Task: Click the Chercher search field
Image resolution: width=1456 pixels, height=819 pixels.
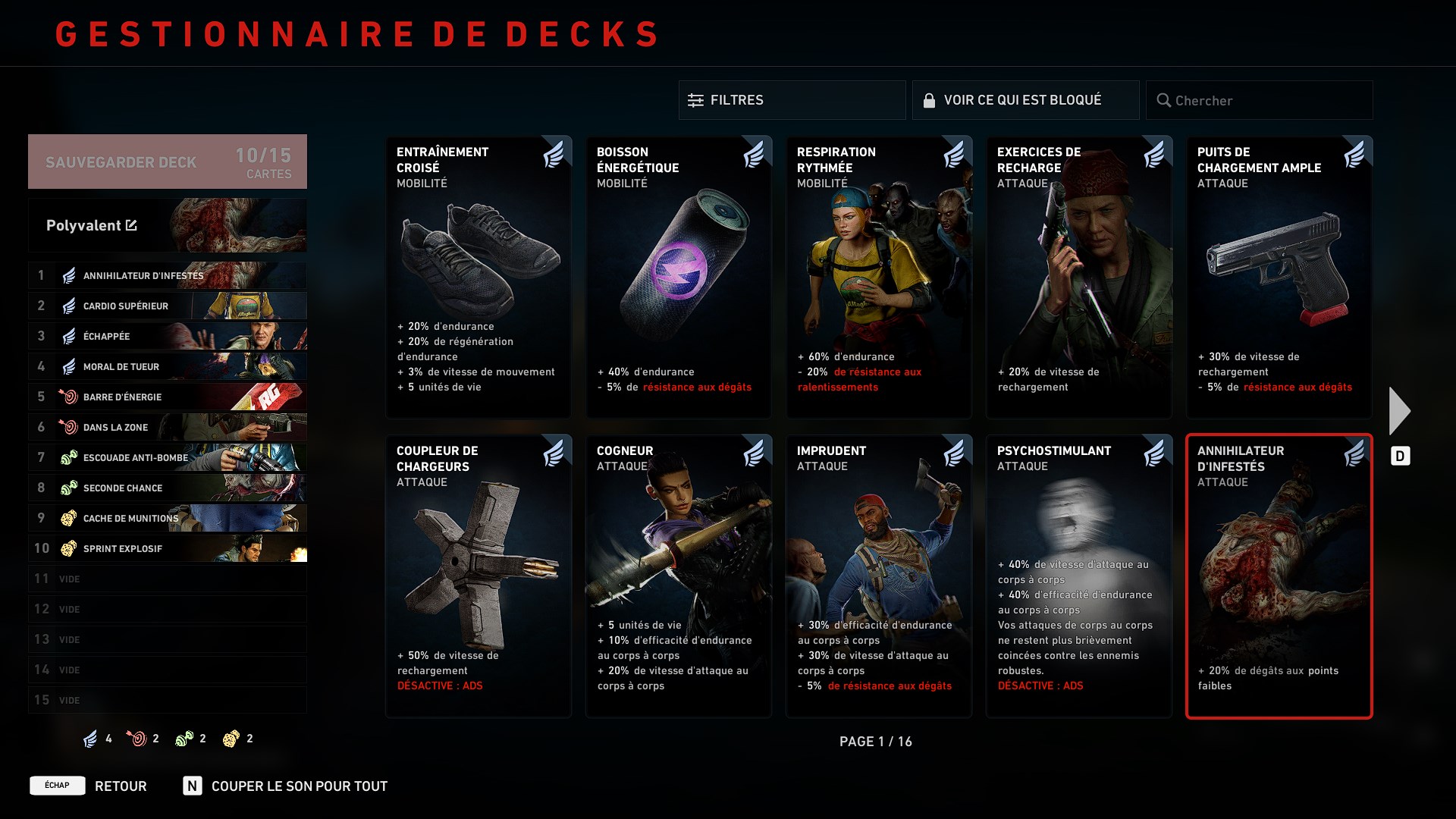Action: [x=1259, y=100]
